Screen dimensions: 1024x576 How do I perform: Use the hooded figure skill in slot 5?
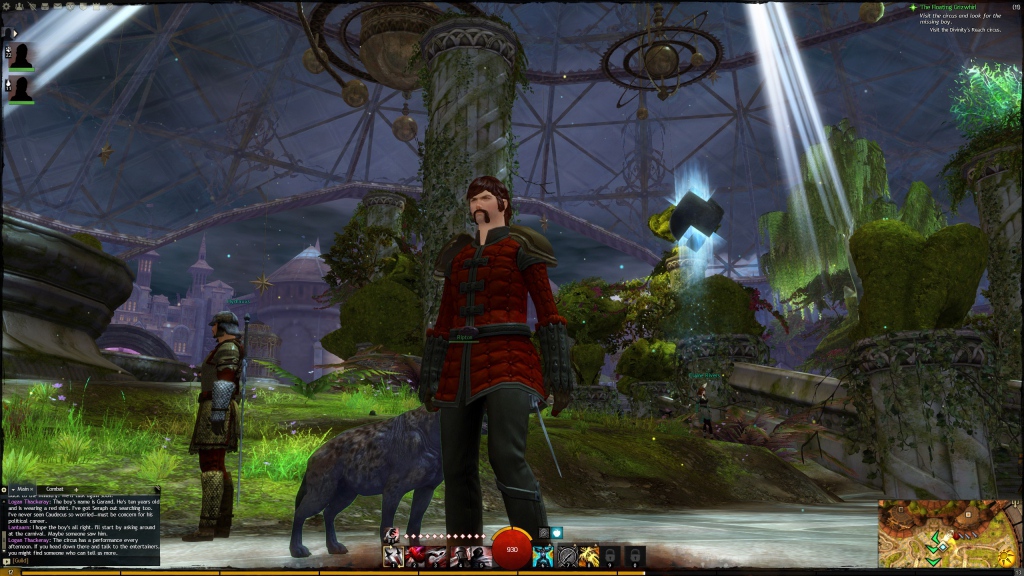coord(480,555)
